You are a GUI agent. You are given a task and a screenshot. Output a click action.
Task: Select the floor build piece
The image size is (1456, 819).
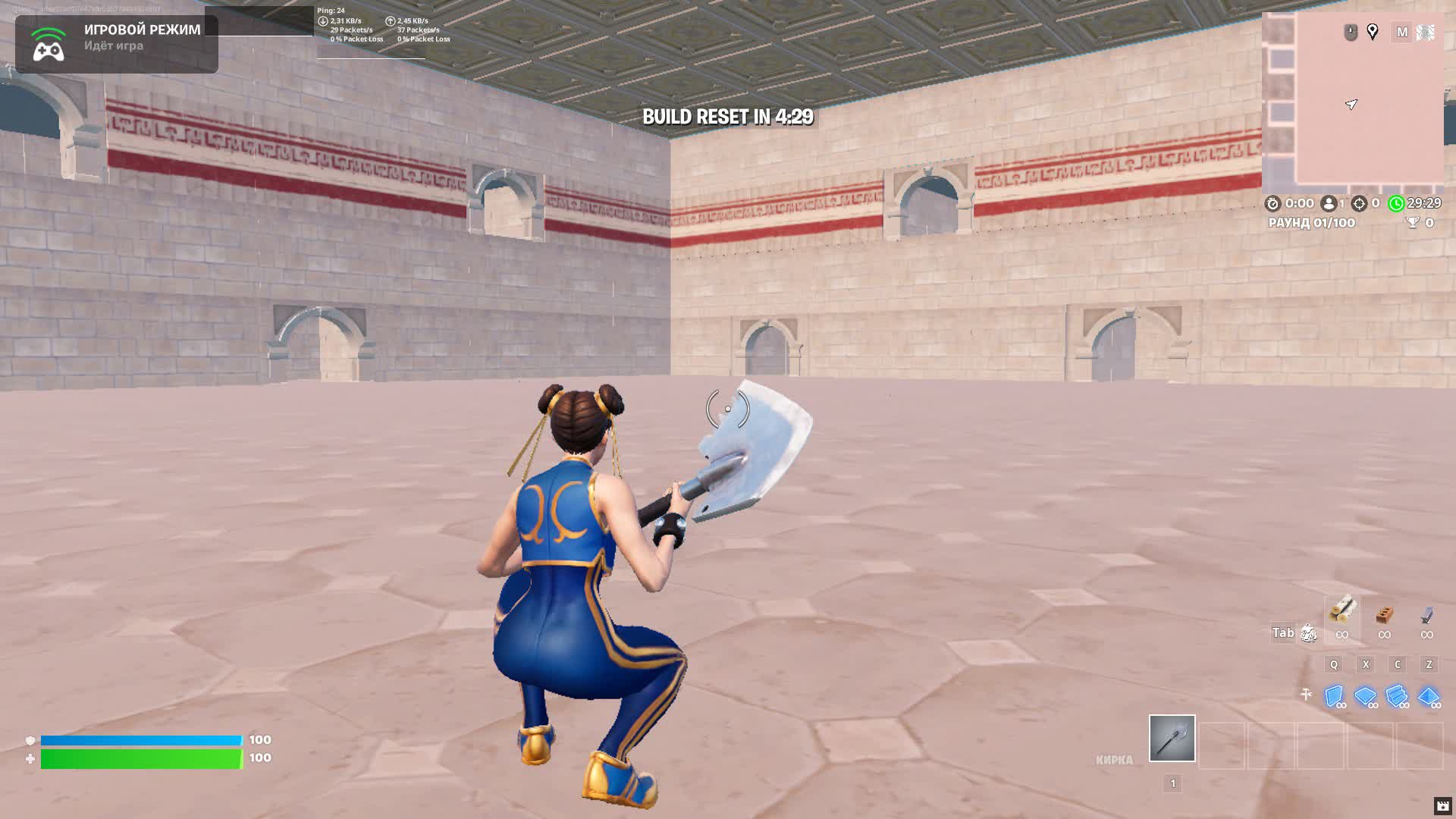[x=1365, y=695]
